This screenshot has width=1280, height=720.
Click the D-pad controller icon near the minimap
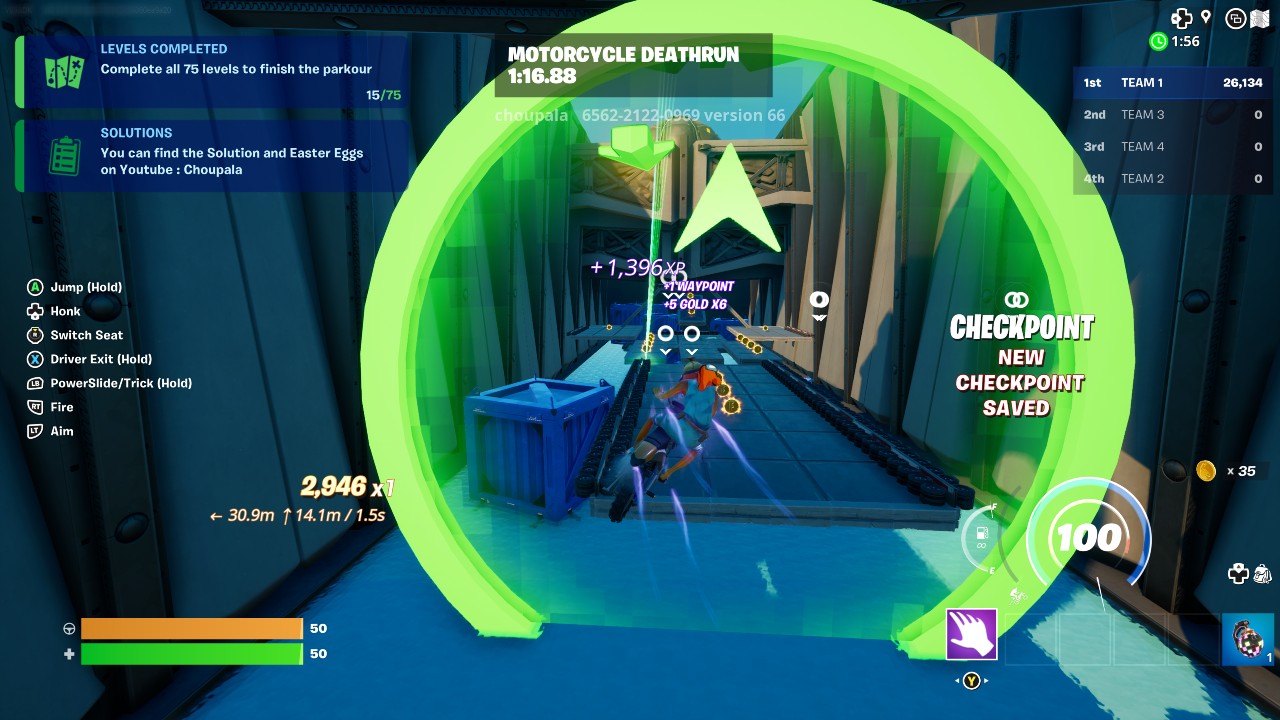[1180, 17]
